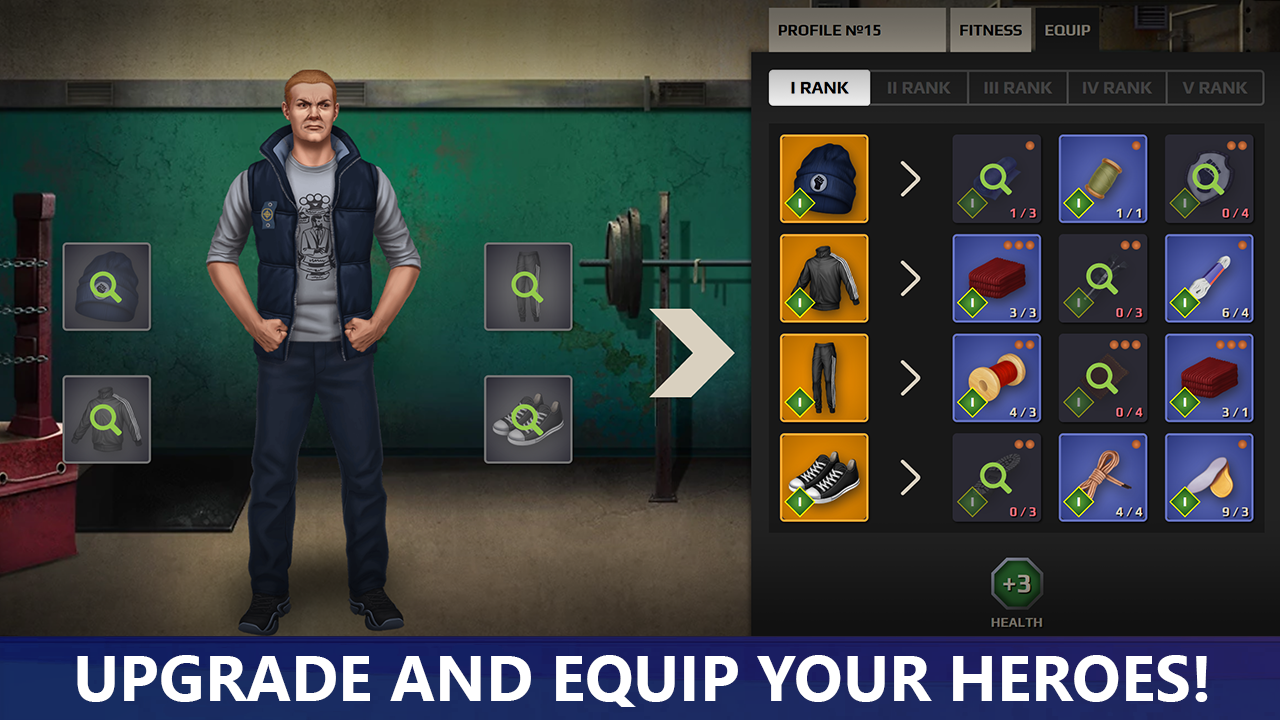
Task: Expand the beanie upgrade row chevron
Action: point(910,179)
